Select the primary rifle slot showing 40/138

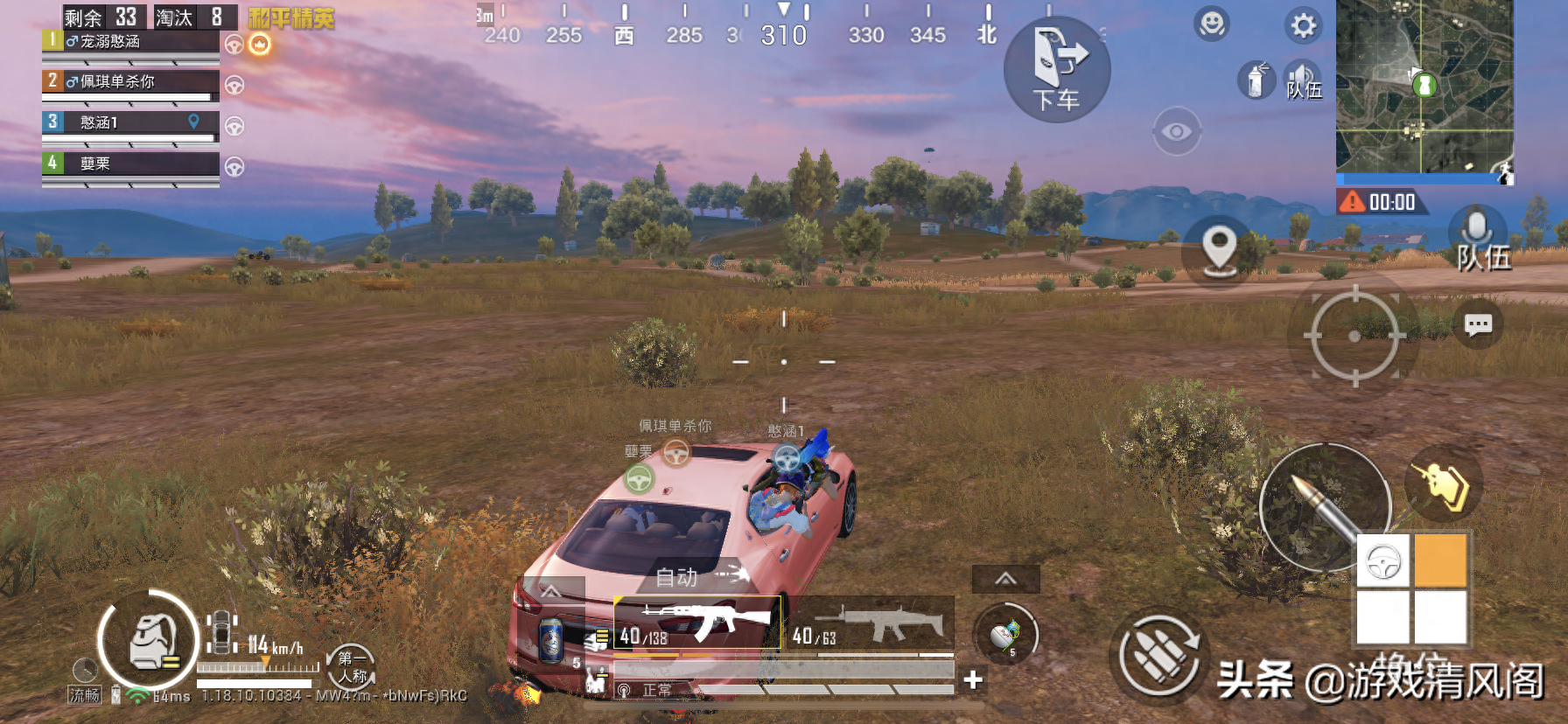pyautogui.click(x=696, y=623)
